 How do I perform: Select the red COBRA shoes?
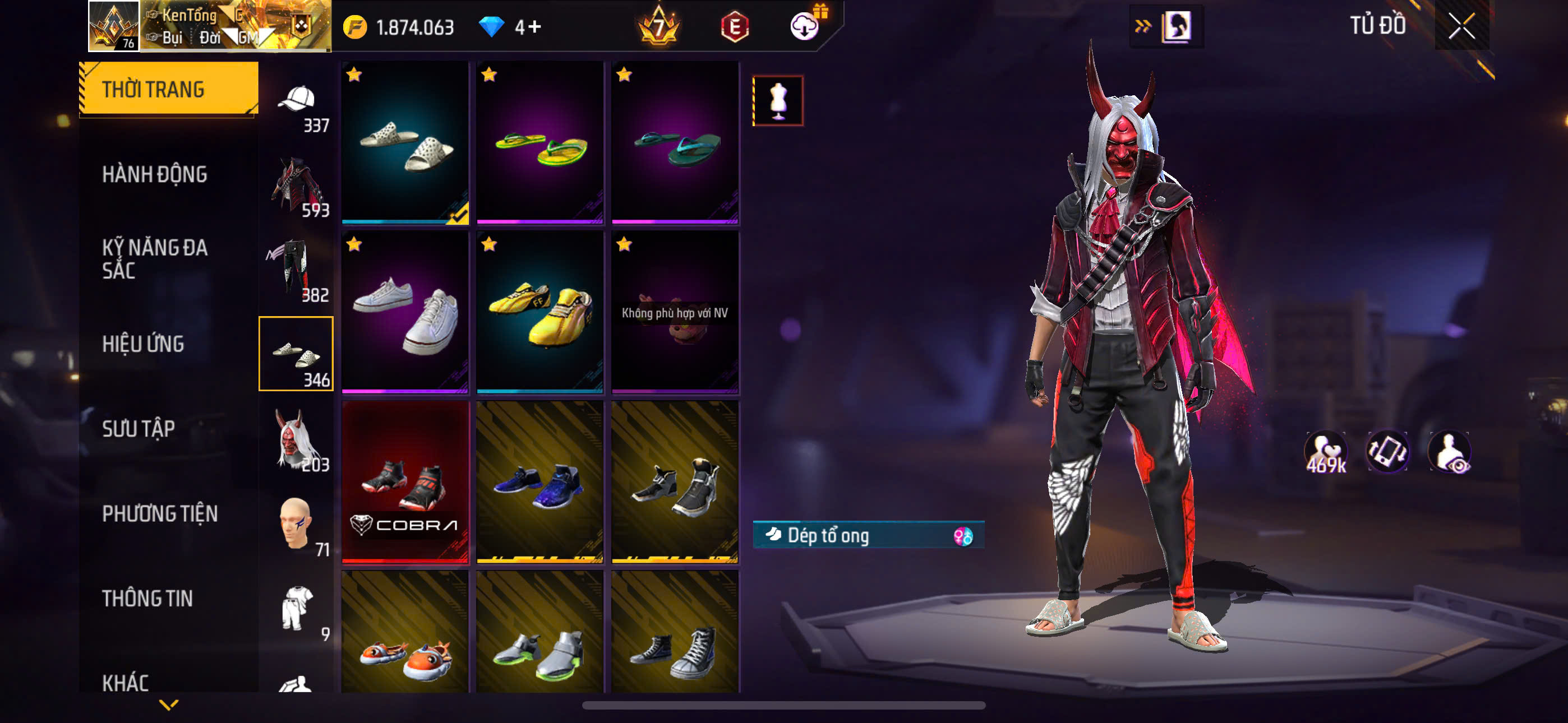(x=405, y=482)
